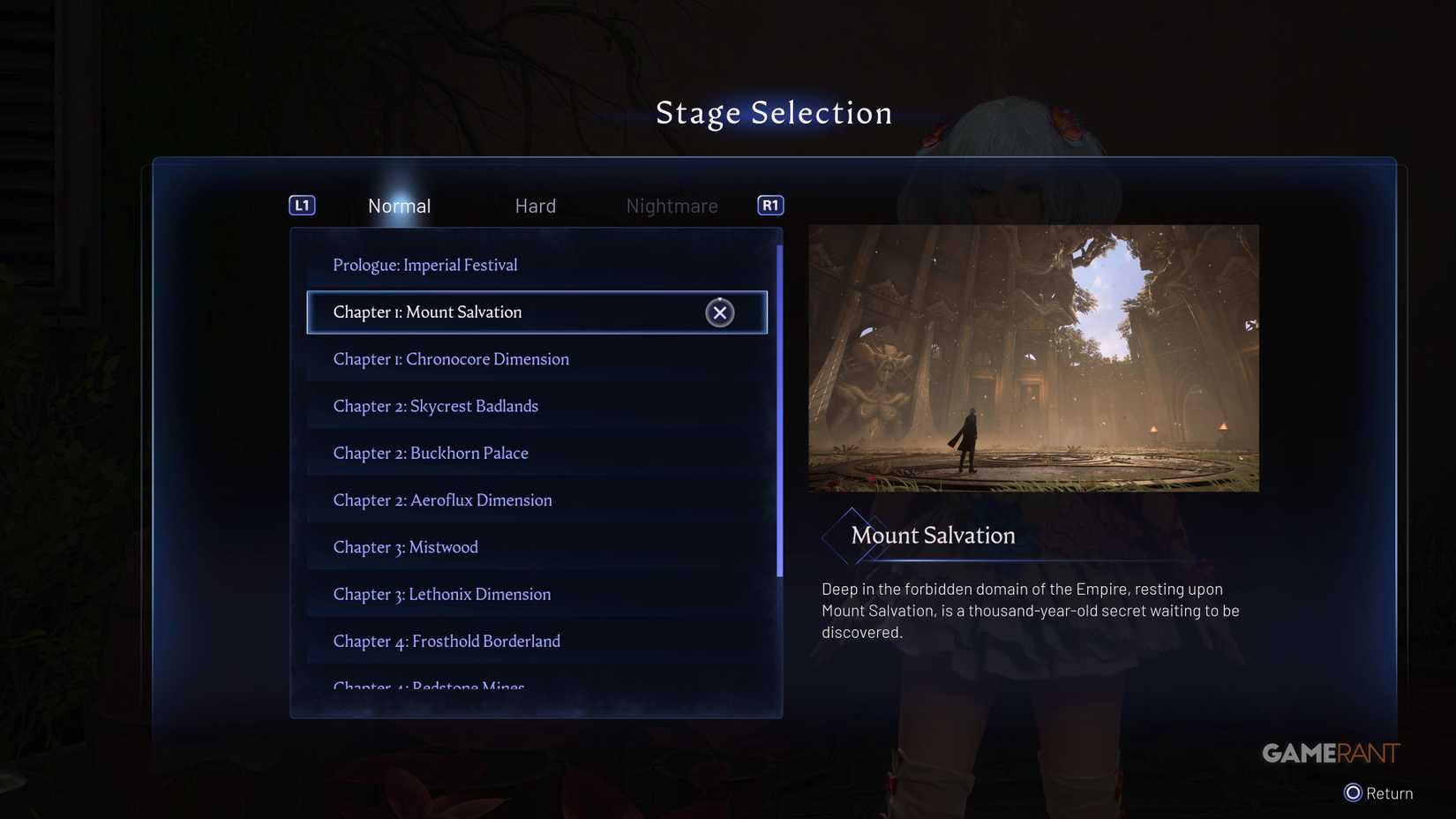Click the Stage Selection title emblem
Viewport: 1456px width, 819px height.
click(x=773, y=112)
